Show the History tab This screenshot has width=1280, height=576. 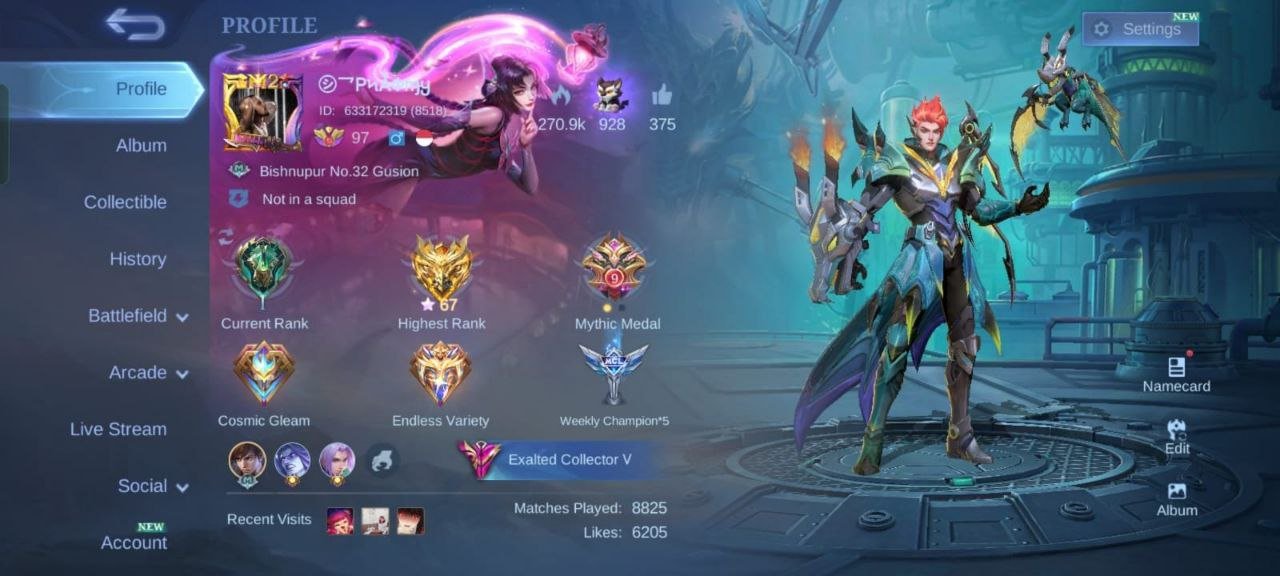(137, 259)
